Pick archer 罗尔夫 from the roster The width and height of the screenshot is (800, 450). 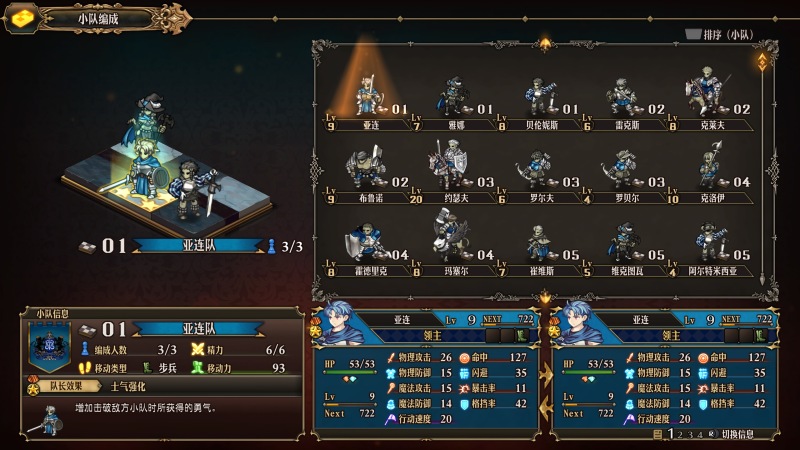click(x=540, y=173)
